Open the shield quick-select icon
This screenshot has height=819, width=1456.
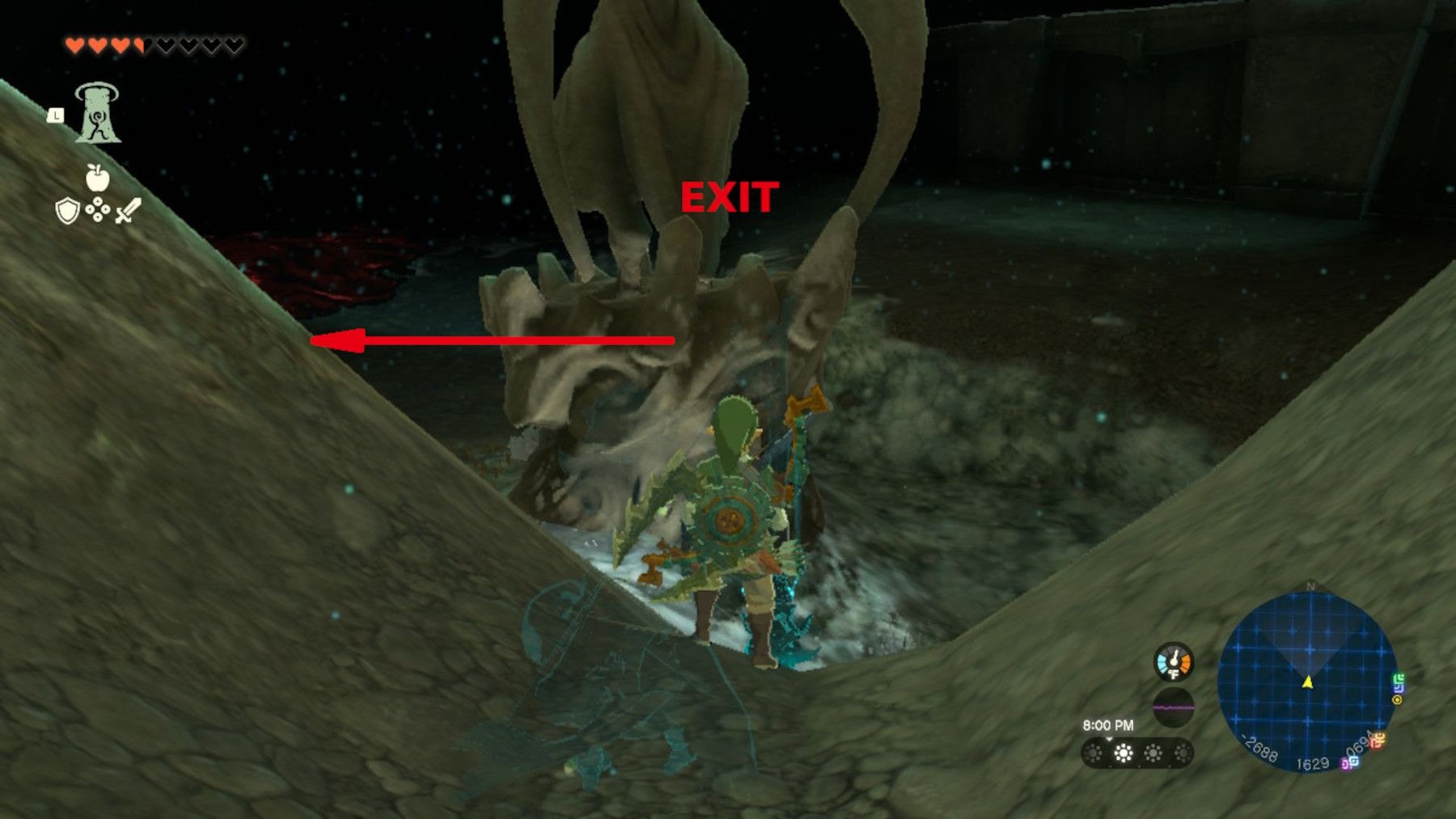[x=67, y=212]
